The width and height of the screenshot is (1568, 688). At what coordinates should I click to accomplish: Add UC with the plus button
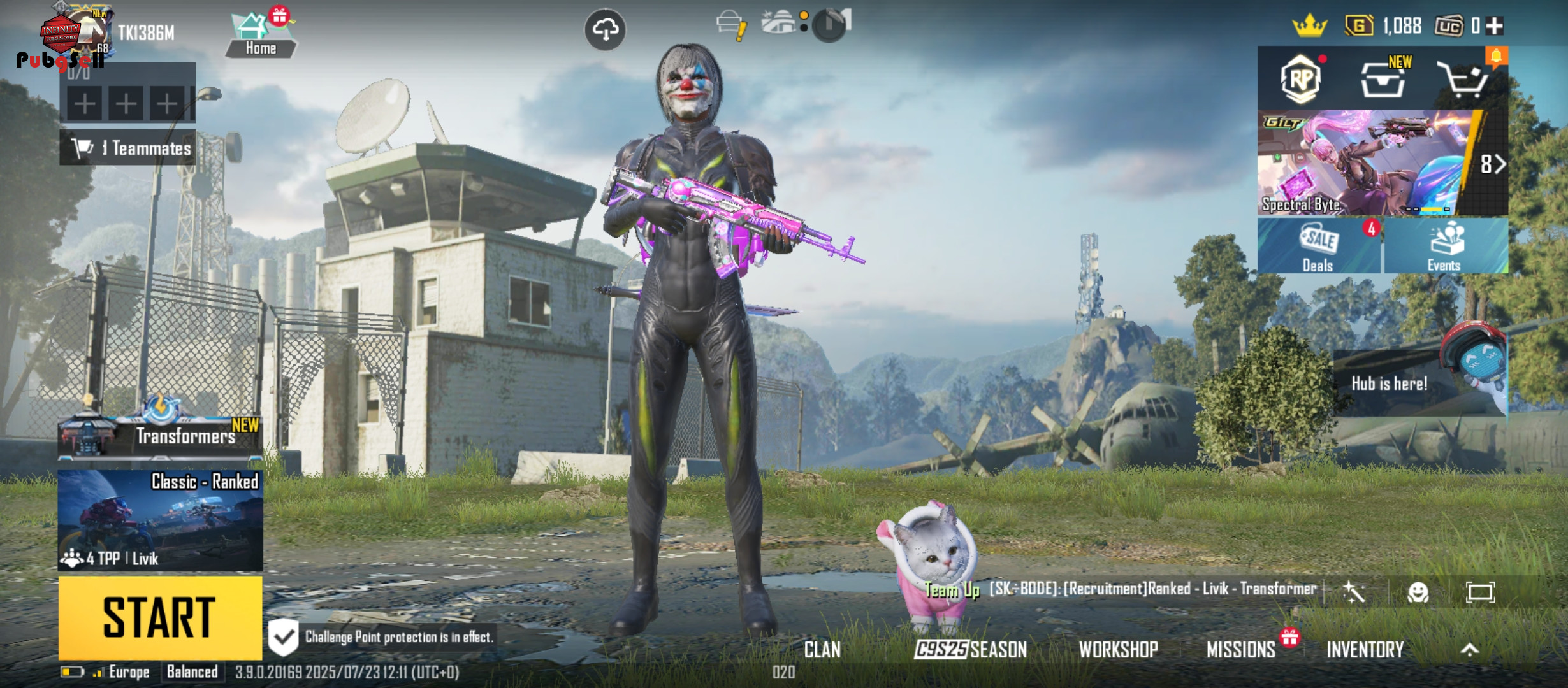1495,26
